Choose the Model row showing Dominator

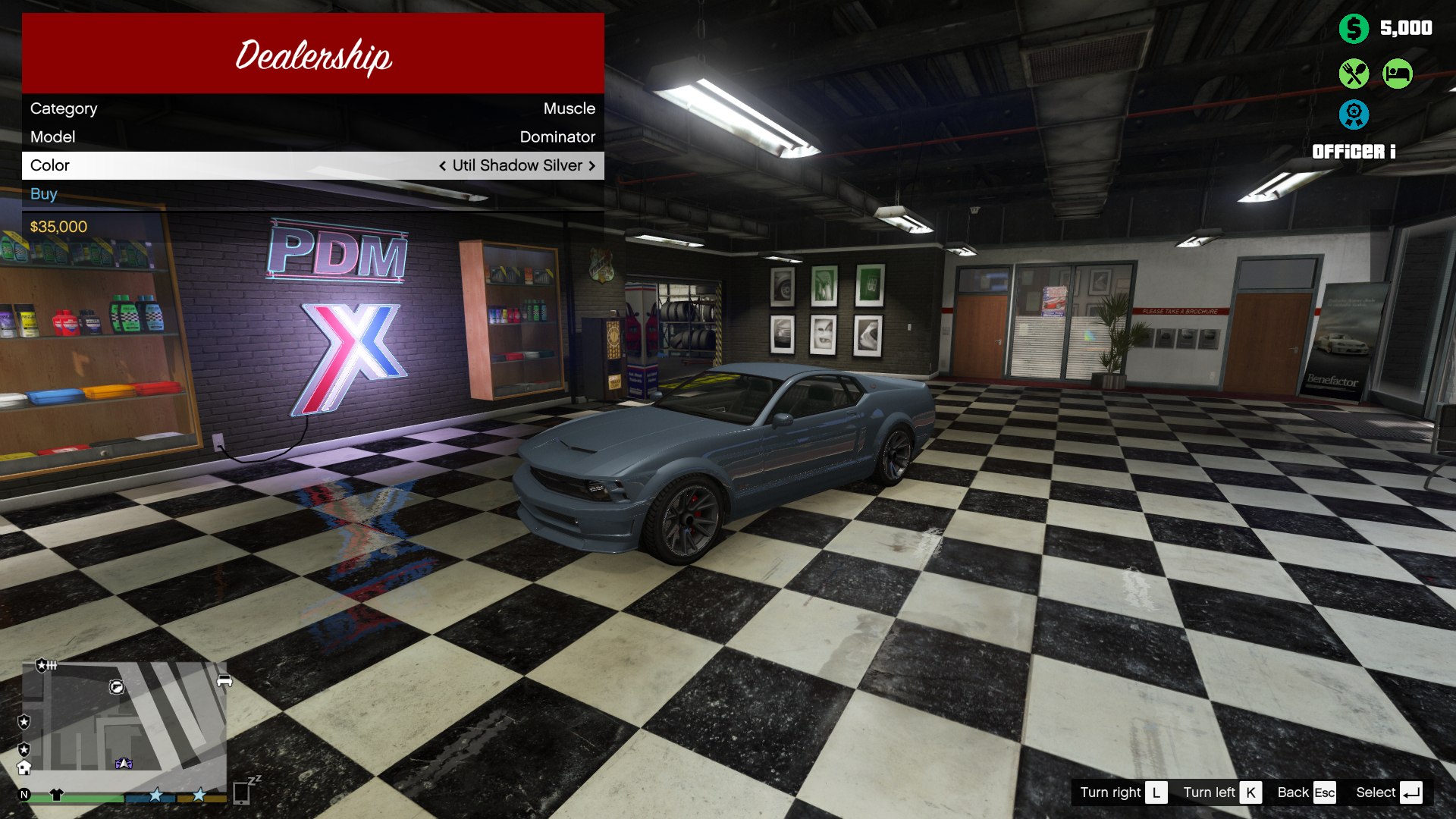pyautogui.click(x=312, y=137)
